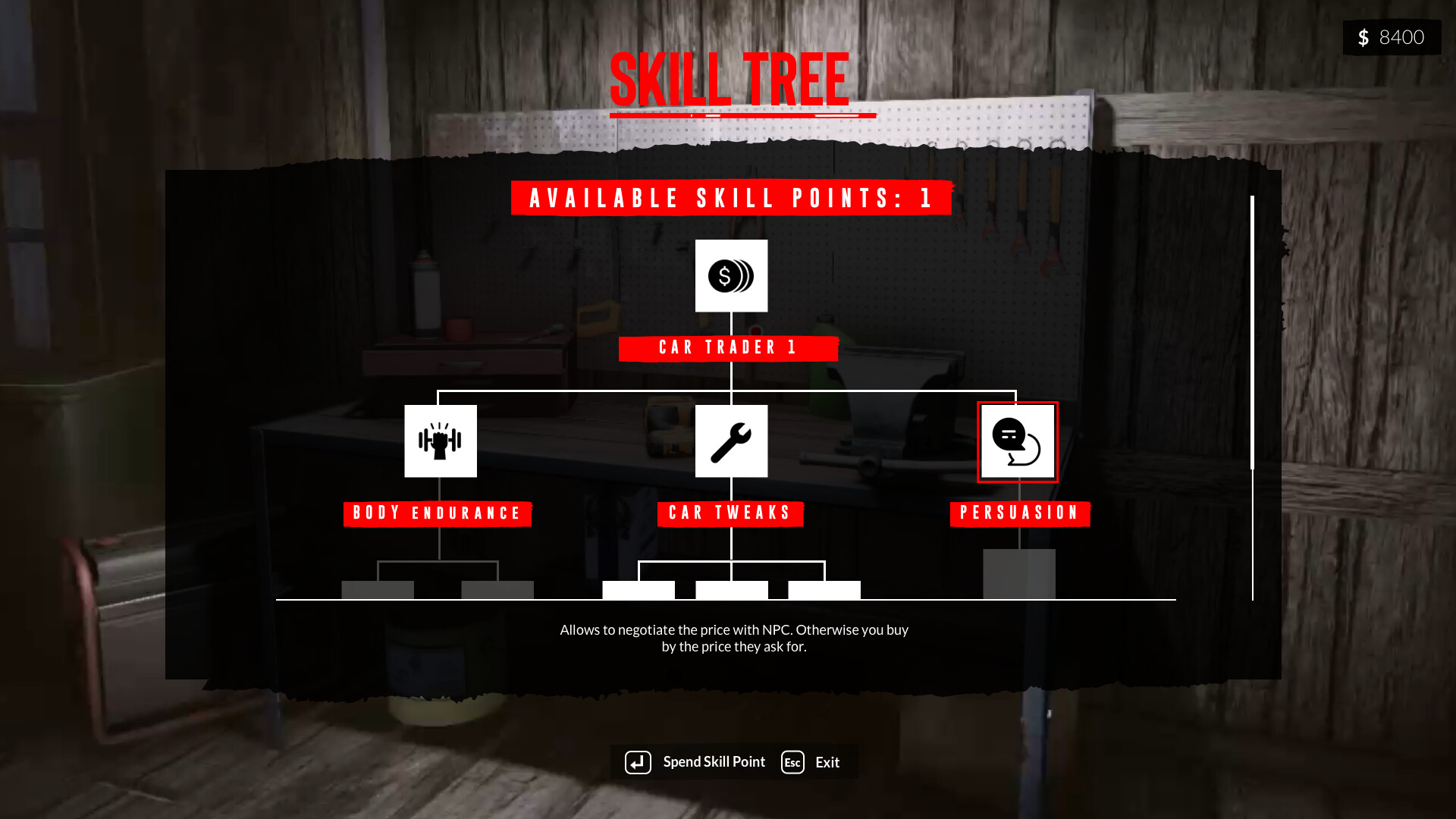Image resolution: width=1456 pixels, height=819 pixels.
Task: Select the left white node under Car Tweaks
Action: [638, 589]
